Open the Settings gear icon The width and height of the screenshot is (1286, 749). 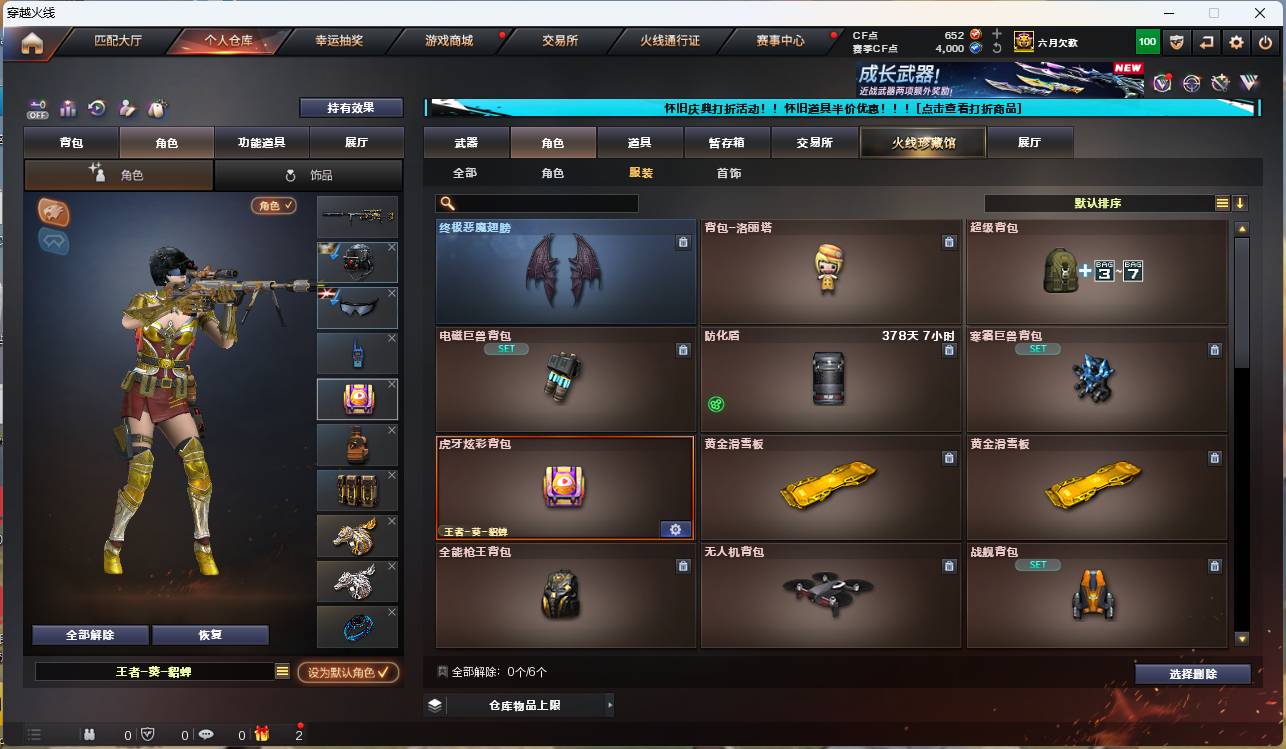[1236, 41]
